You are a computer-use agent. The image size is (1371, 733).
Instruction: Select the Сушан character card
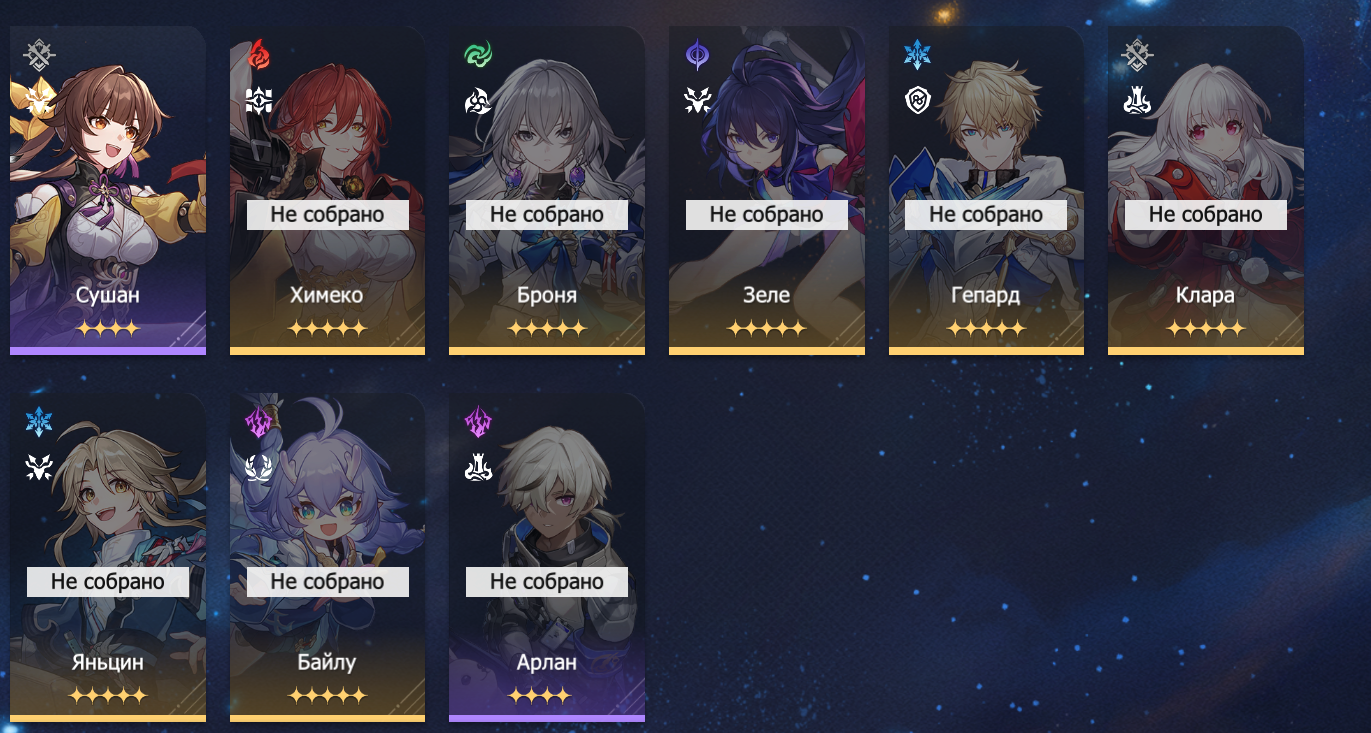point(108,190)
